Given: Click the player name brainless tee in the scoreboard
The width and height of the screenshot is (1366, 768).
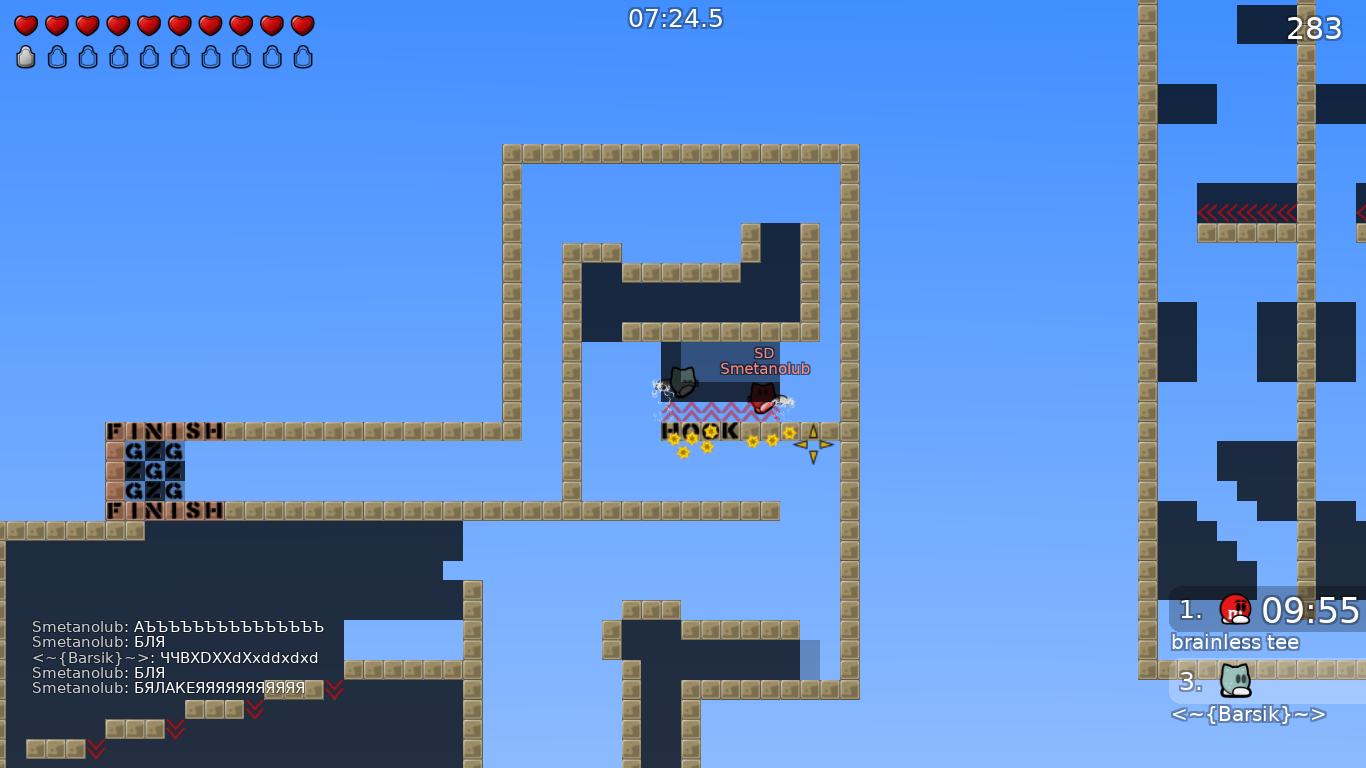Looking at the screenshot, I should 1234,642.
